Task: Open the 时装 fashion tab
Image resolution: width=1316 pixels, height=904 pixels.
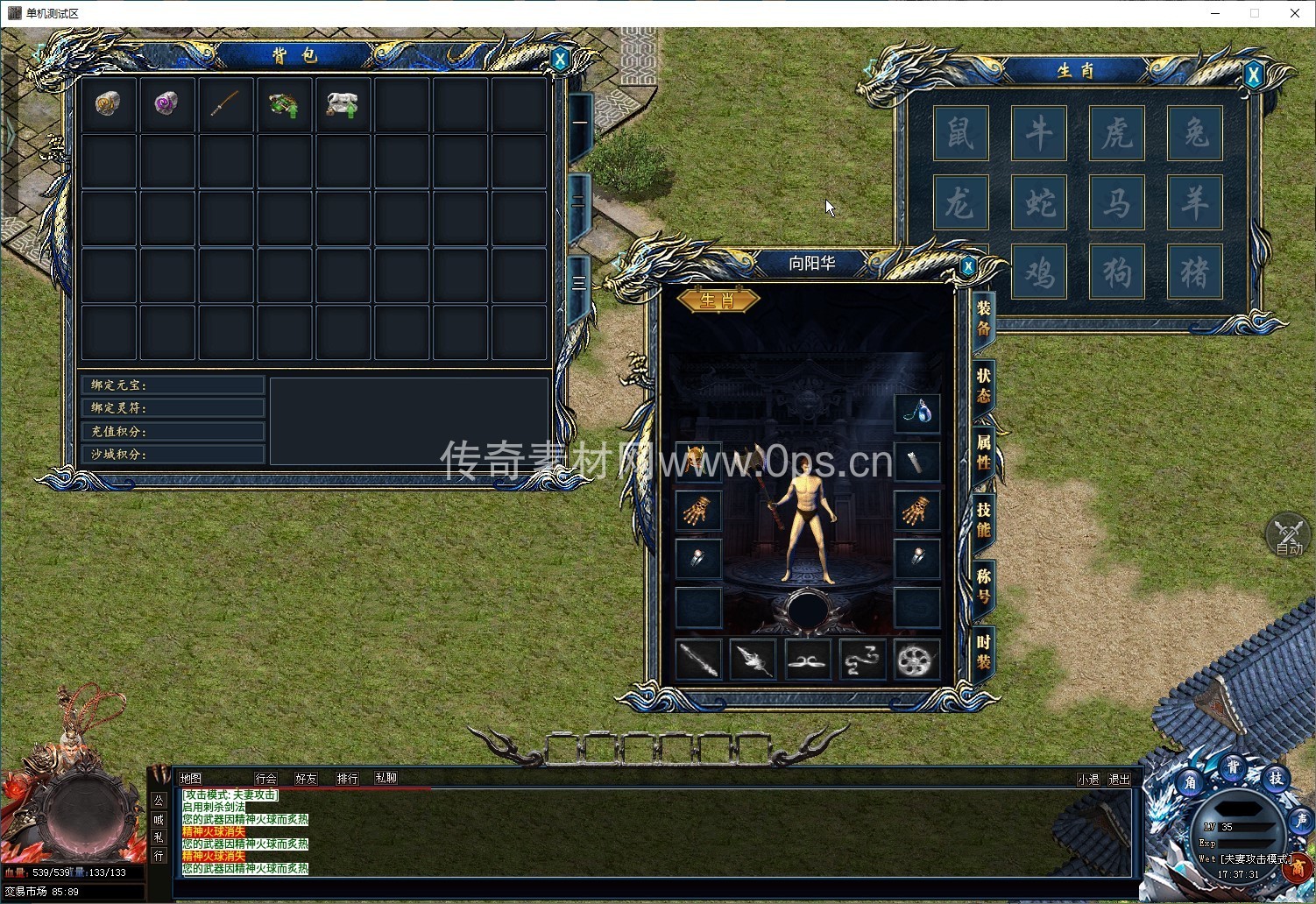Action: tap(983, 653)
